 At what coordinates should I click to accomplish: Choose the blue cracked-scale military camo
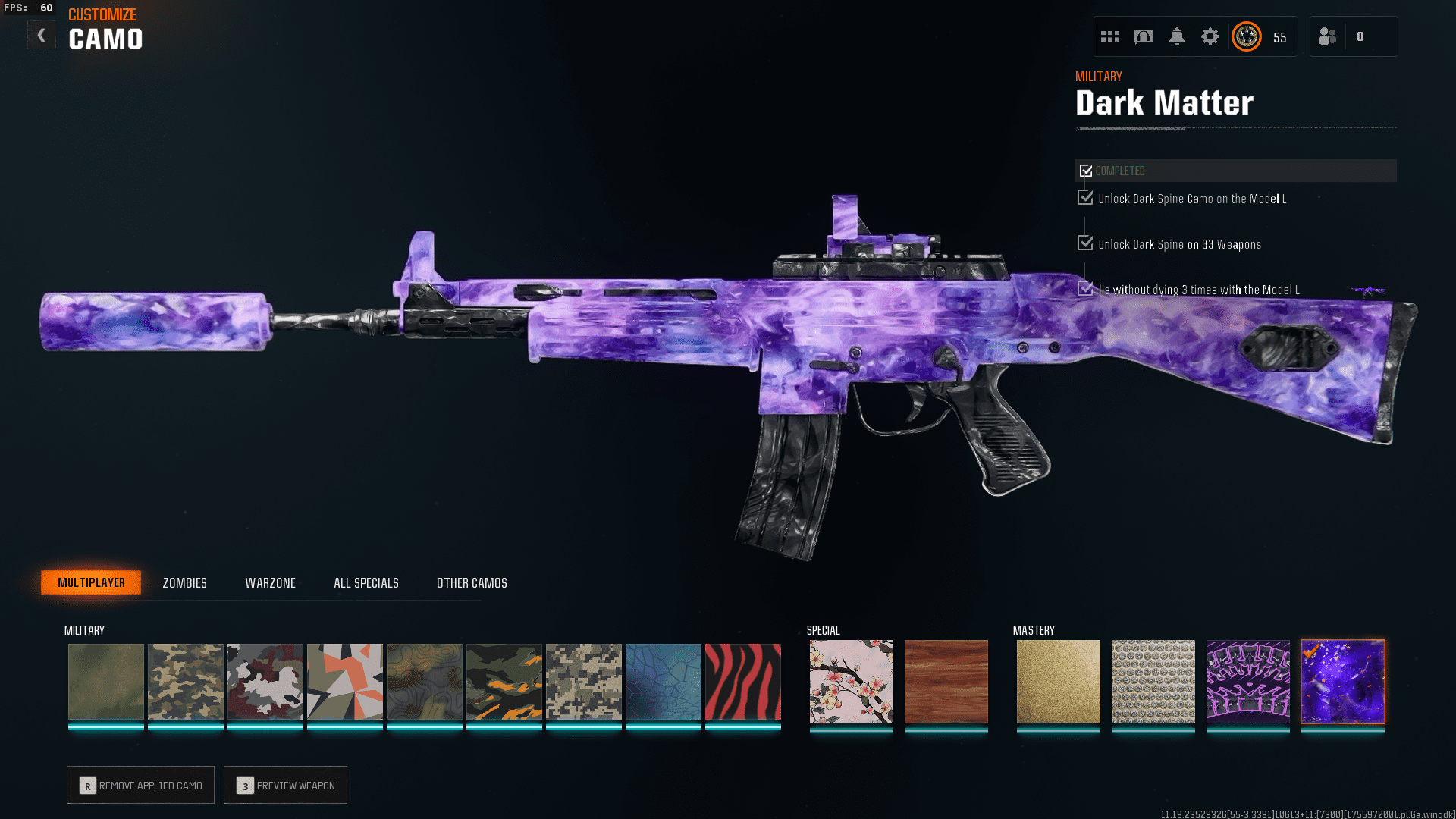pyautogui.click(x=663, y=681)
